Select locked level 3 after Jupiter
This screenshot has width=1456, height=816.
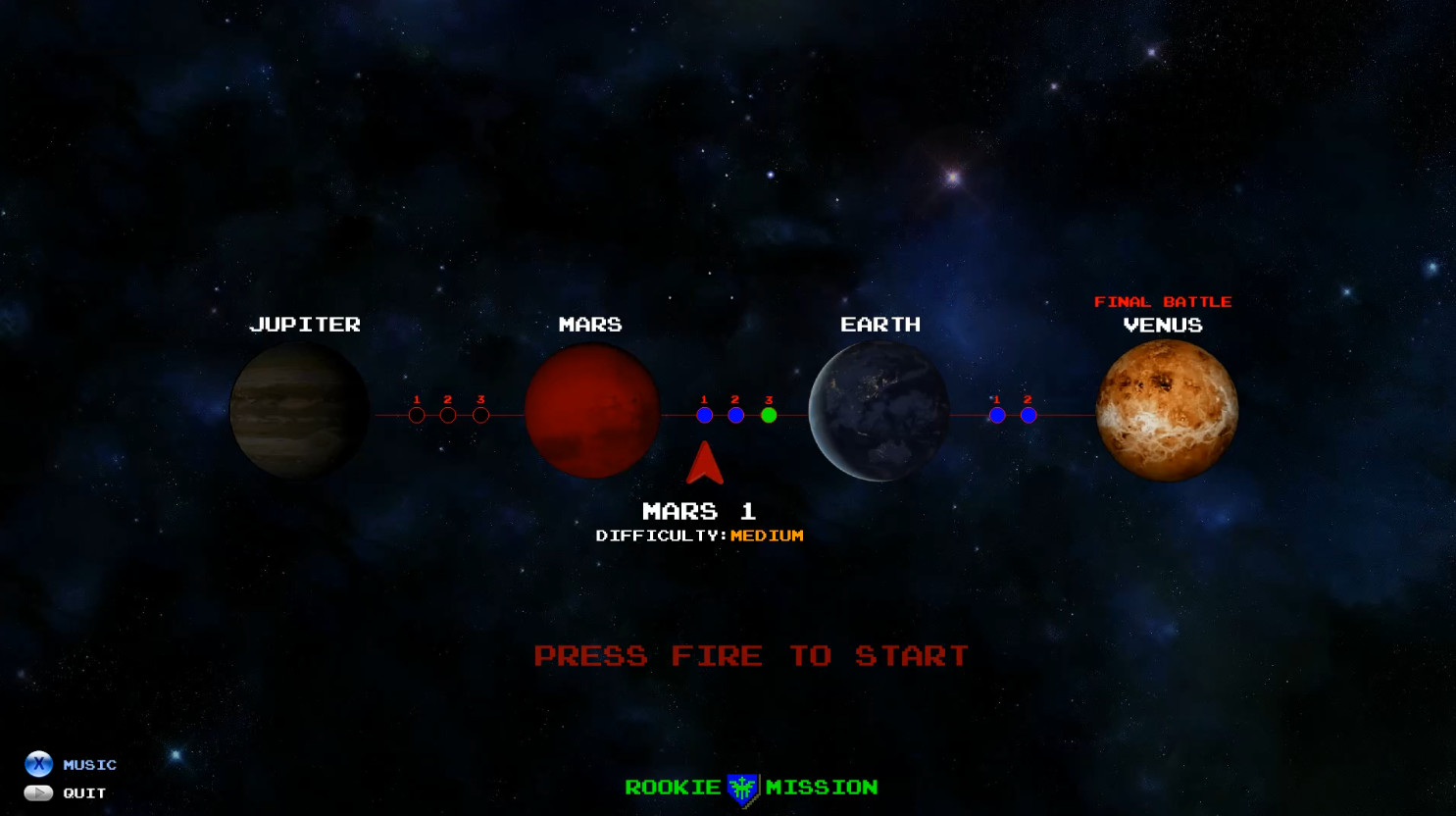480,415
